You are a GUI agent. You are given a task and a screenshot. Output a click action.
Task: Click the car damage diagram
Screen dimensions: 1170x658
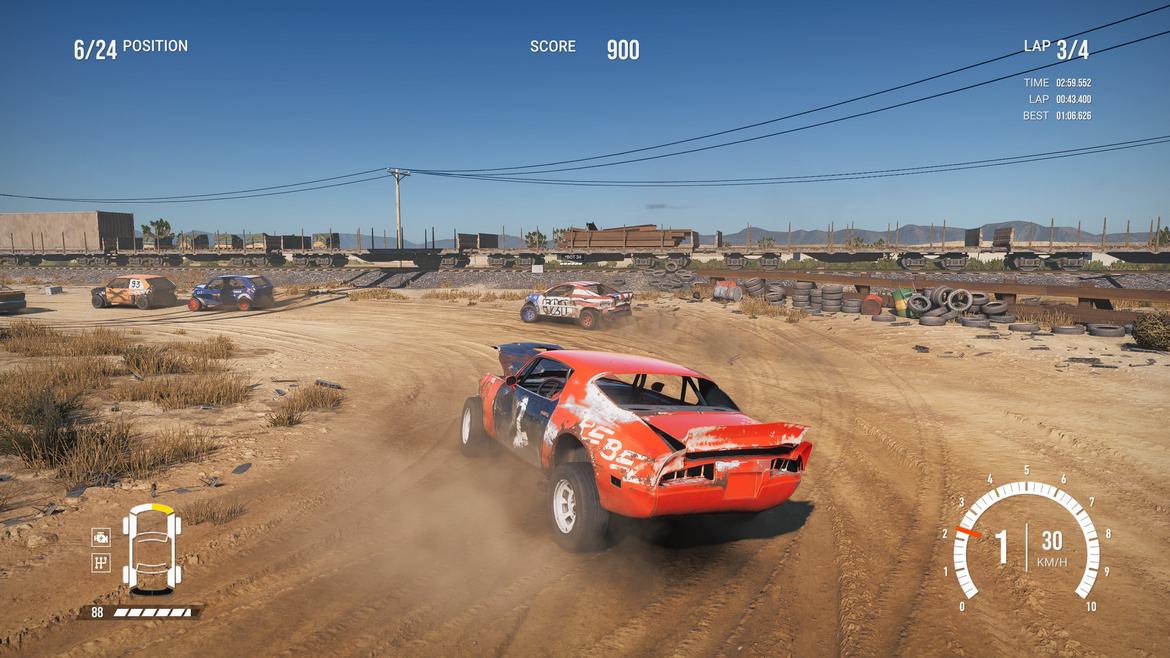[x=152, y=548]
